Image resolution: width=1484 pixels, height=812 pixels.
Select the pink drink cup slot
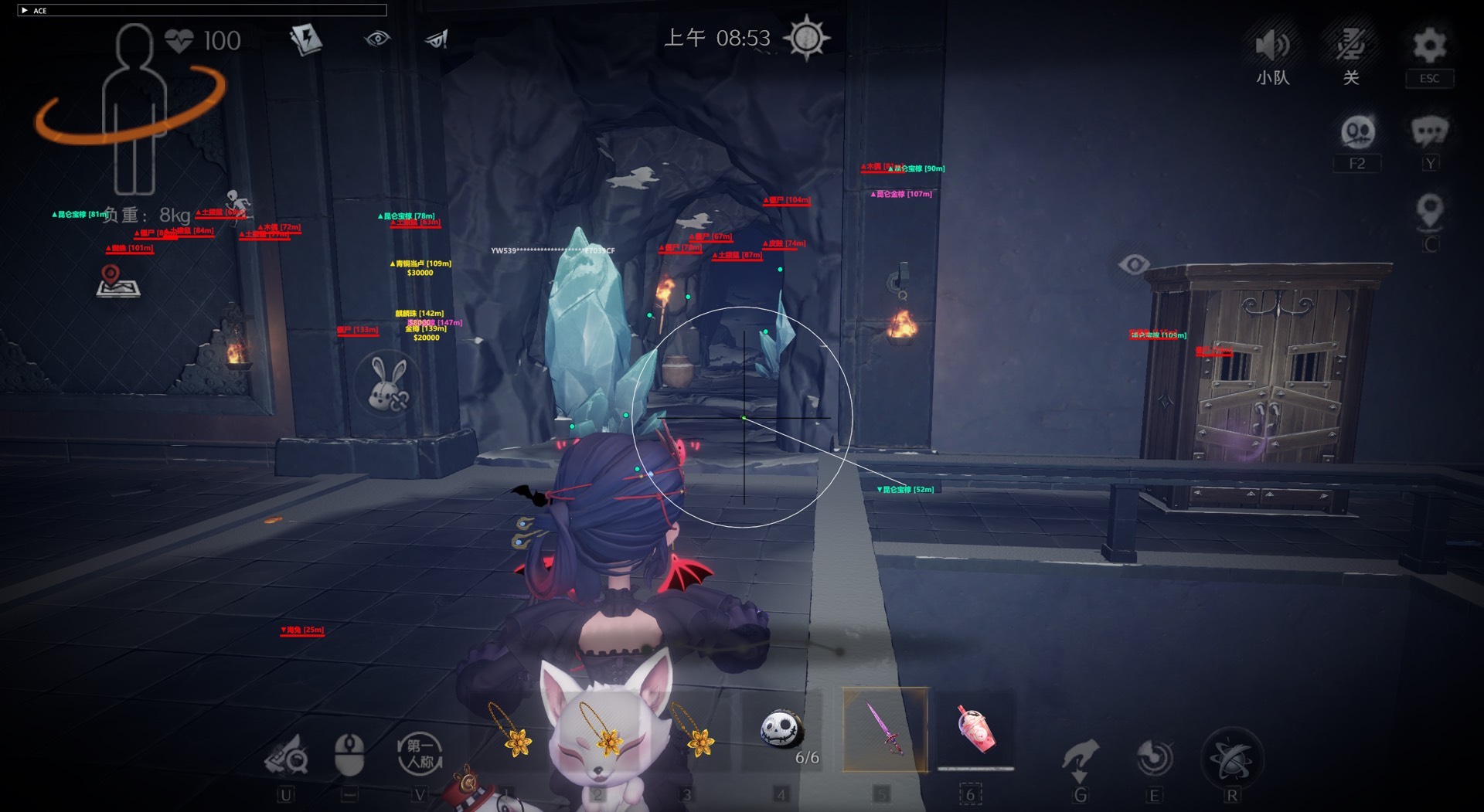coord(976,729)
